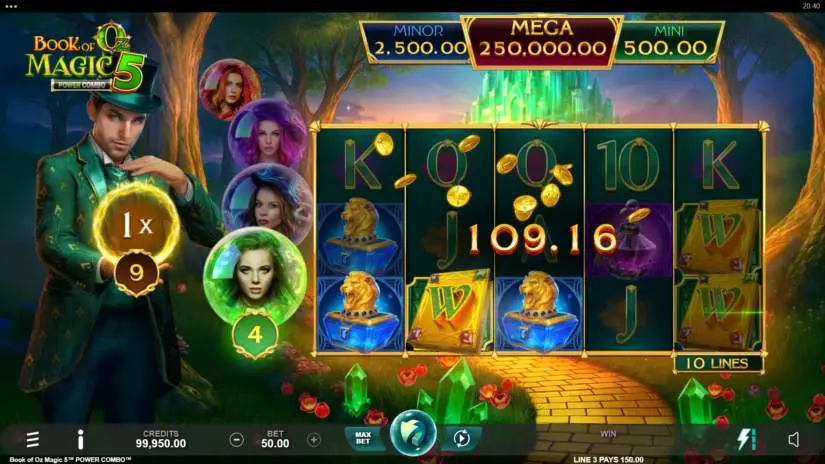Set the Max Bet
The width and height of the screenshot is (825, 464).
(x=361, y=438)
